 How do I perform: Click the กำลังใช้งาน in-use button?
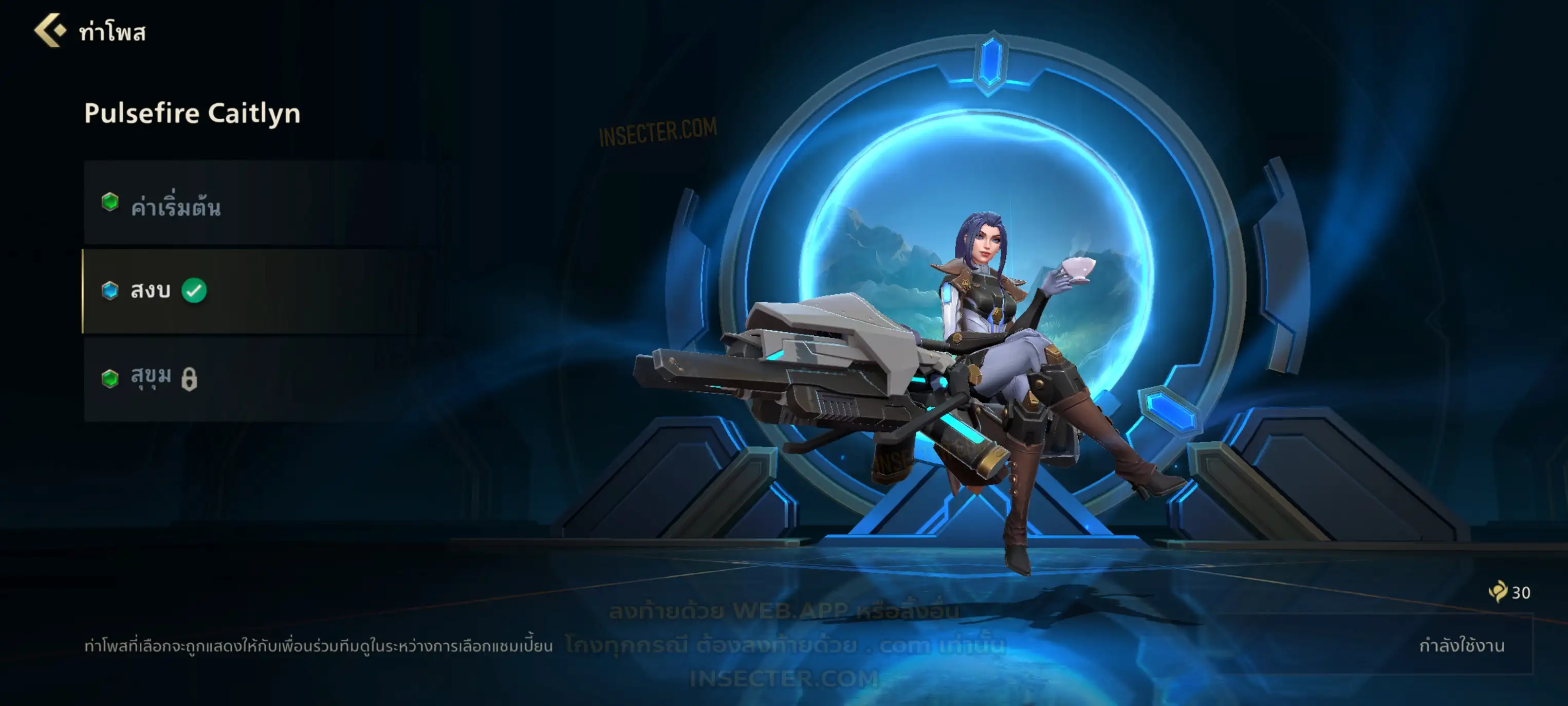click(1461, 645)
